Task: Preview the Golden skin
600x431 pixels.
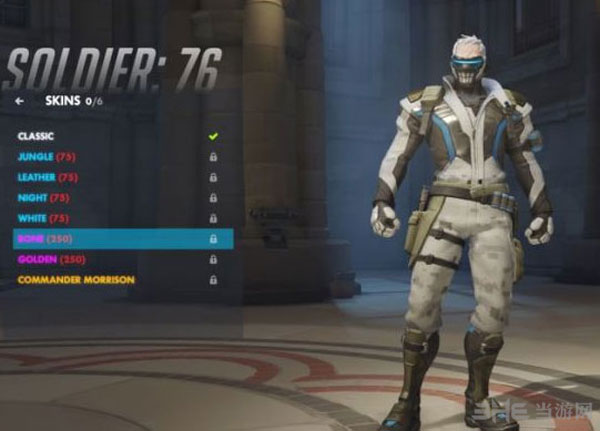Action: [x=50, y=259]
